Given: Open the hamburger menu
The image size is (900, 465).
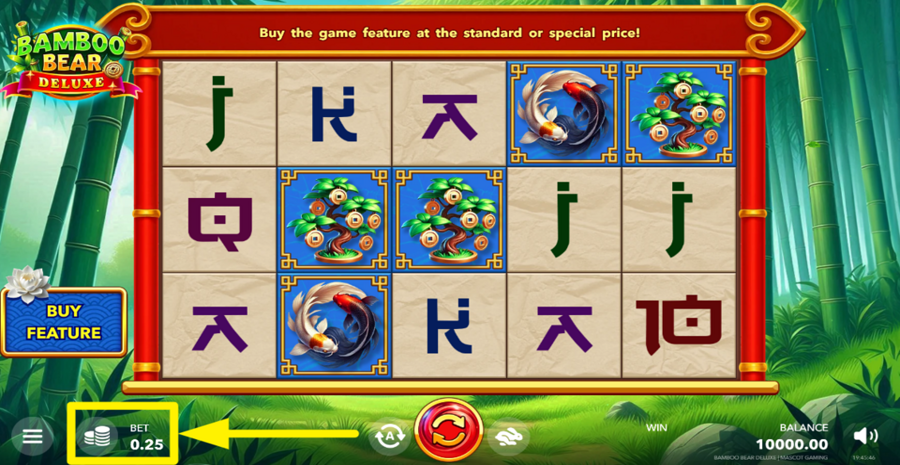Looking at the screenshot, I should tap(33, 436).
